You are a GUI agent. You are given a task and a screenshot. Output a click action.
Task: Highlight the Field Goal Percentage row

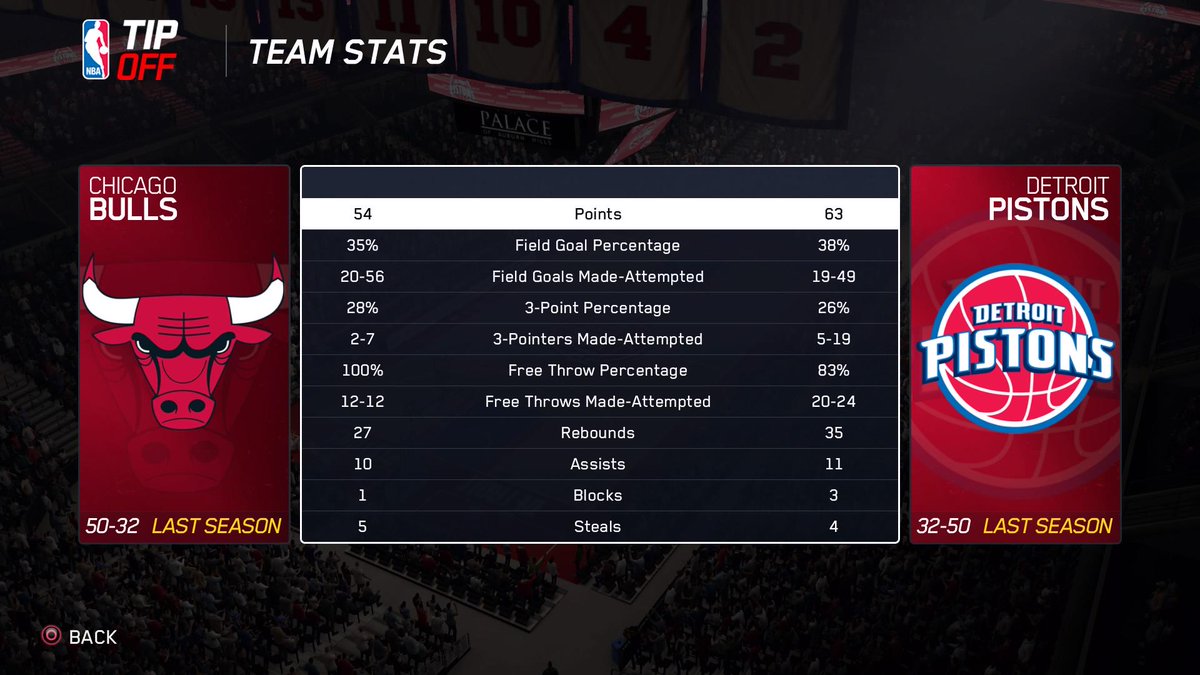click(x=598, y=245)
